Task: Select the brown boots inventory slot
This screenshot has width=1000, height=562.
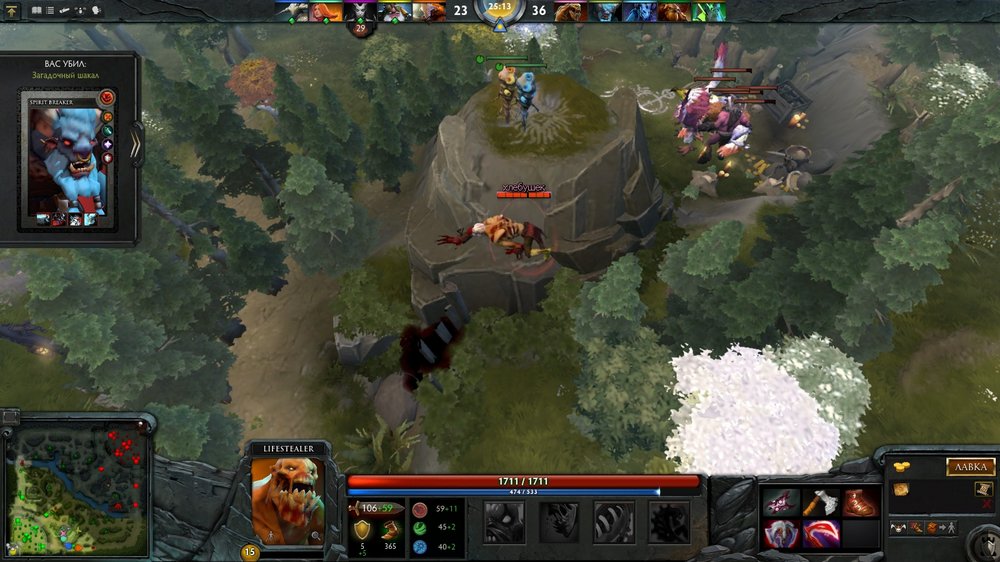Action: click(x=859, y=502)
